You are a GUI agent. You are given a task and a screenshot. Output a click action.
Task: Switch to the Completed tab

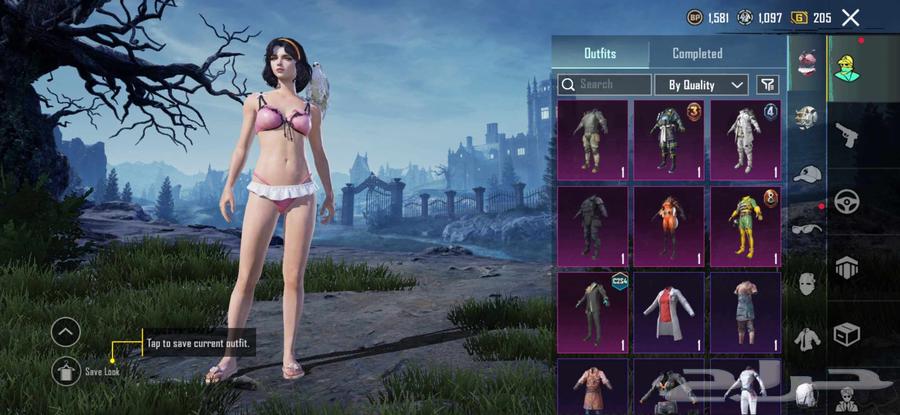click(697, 53)
